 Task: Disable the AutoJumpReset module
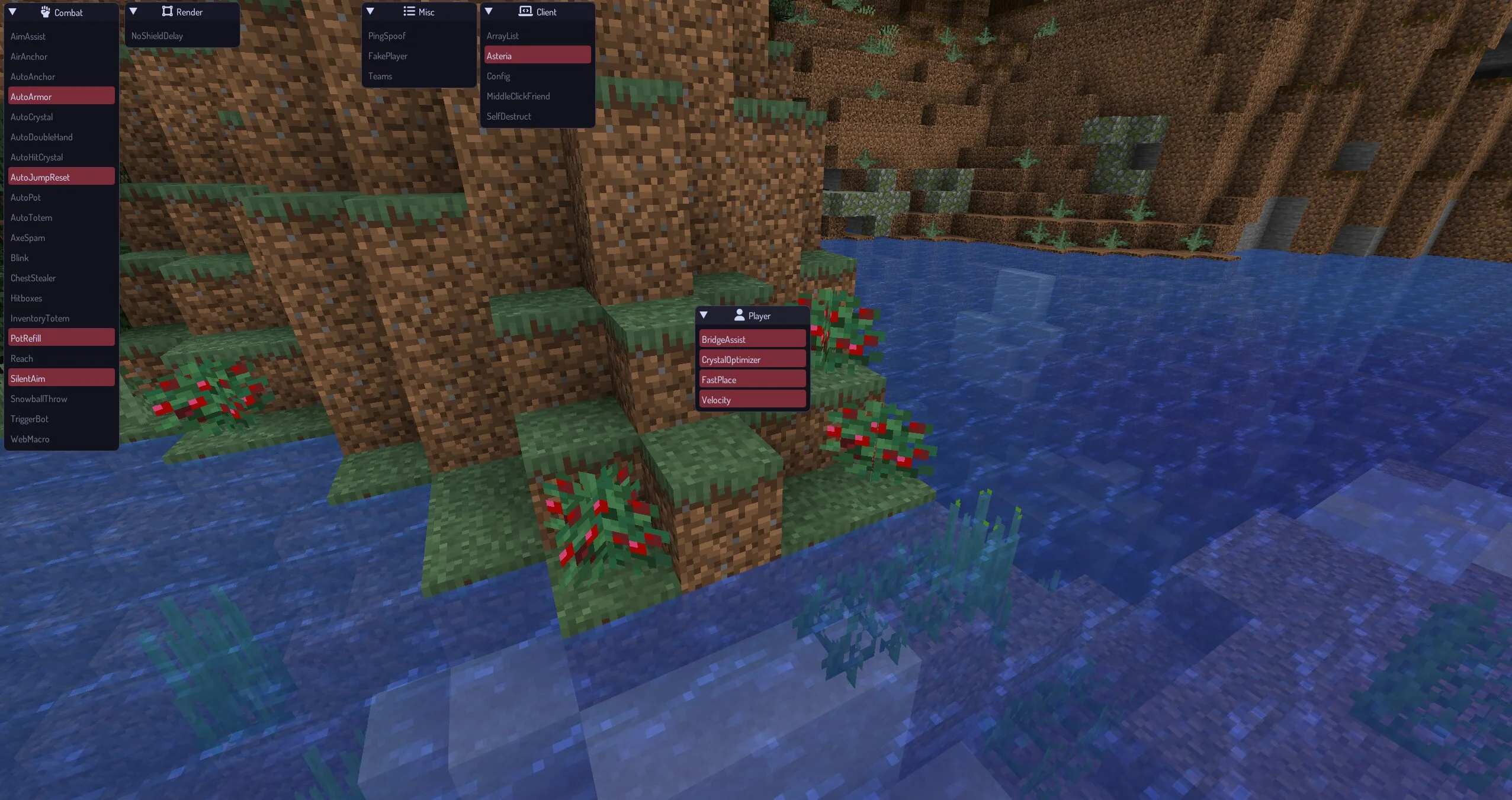click(x=61, y=177)
